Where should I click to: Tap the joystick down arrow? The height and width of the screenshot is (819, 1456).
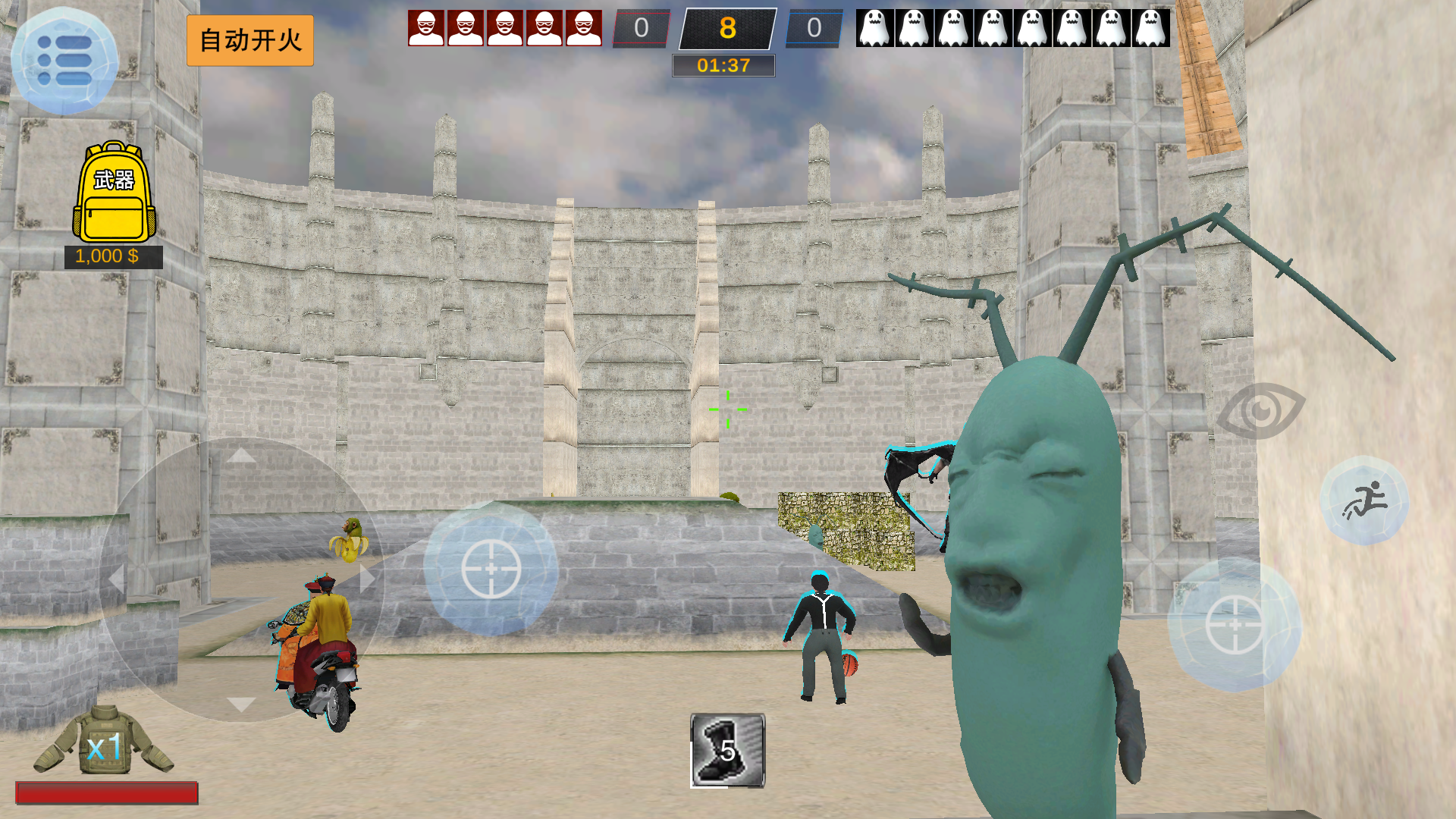241,704
